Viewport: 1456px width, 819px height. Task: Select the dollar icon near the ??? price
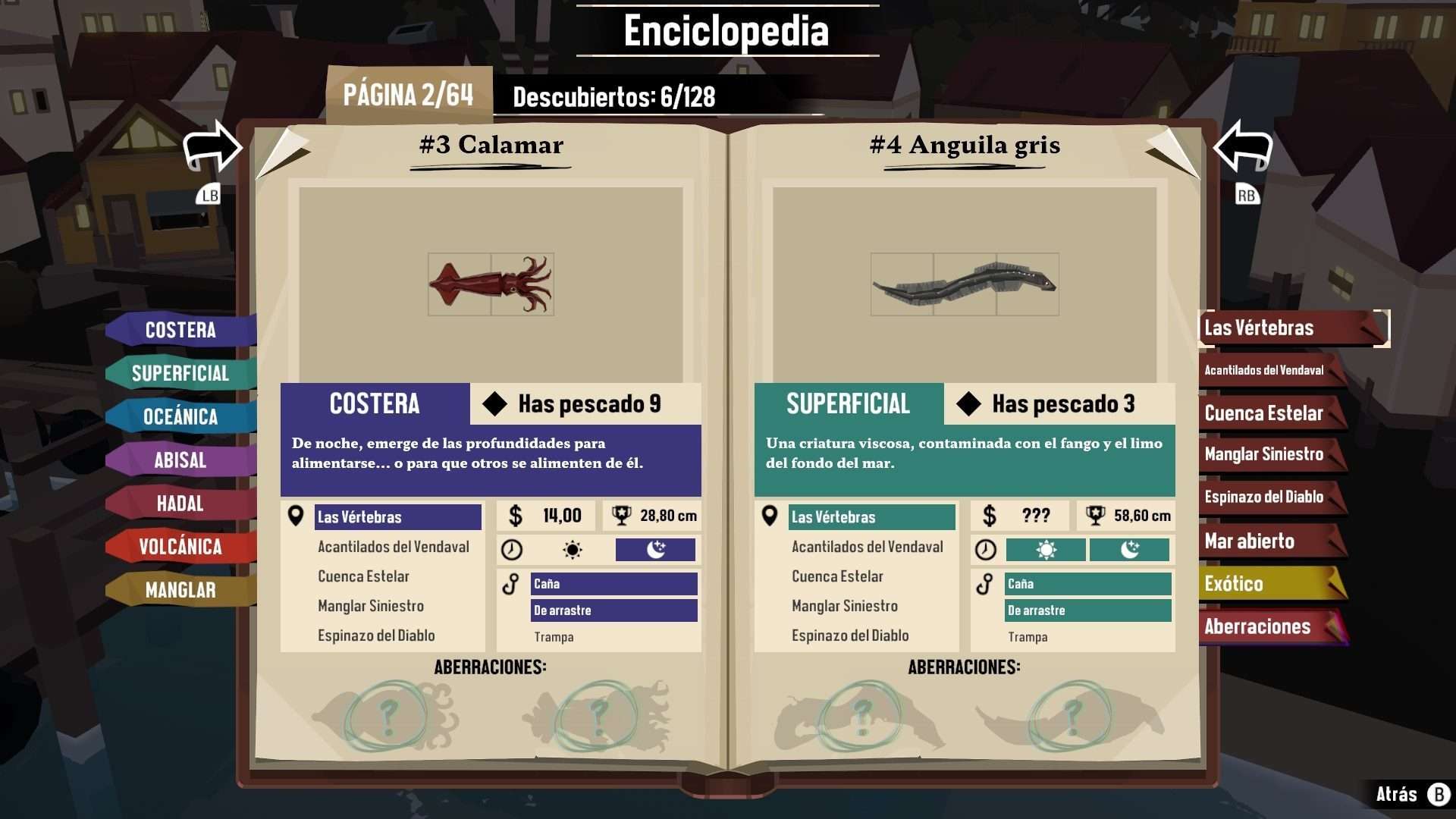(x=991, y=516)
